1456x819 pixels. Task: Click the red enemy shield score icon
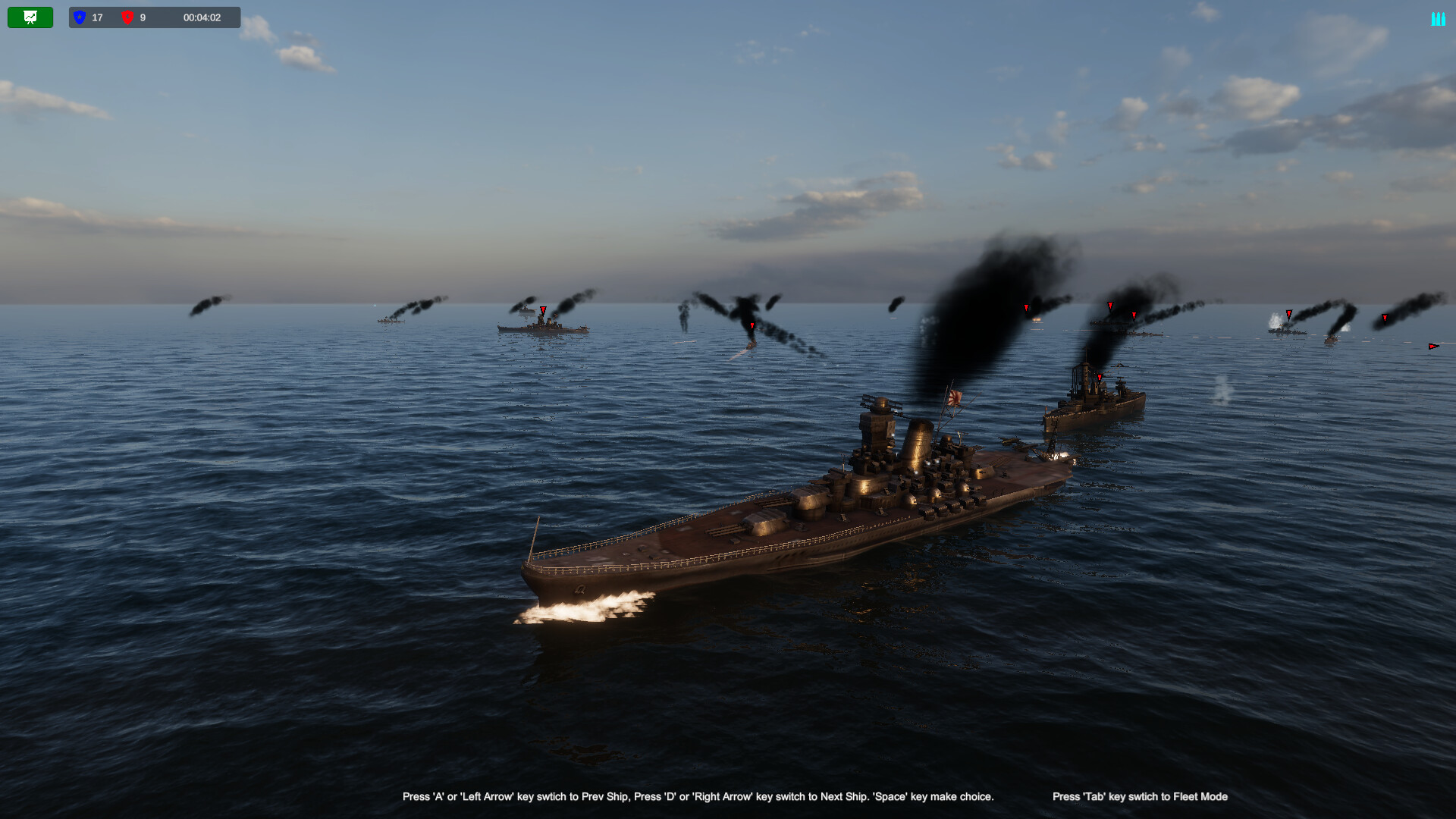(x=129, y=17)
